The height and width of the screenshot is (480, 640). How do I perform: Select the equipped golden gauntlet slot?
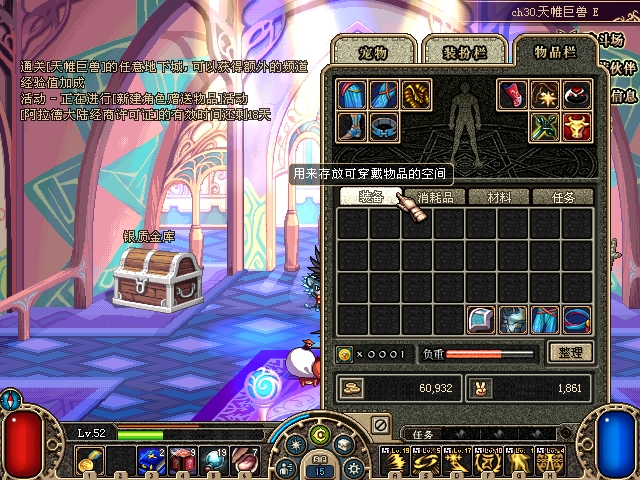[416, 95]
